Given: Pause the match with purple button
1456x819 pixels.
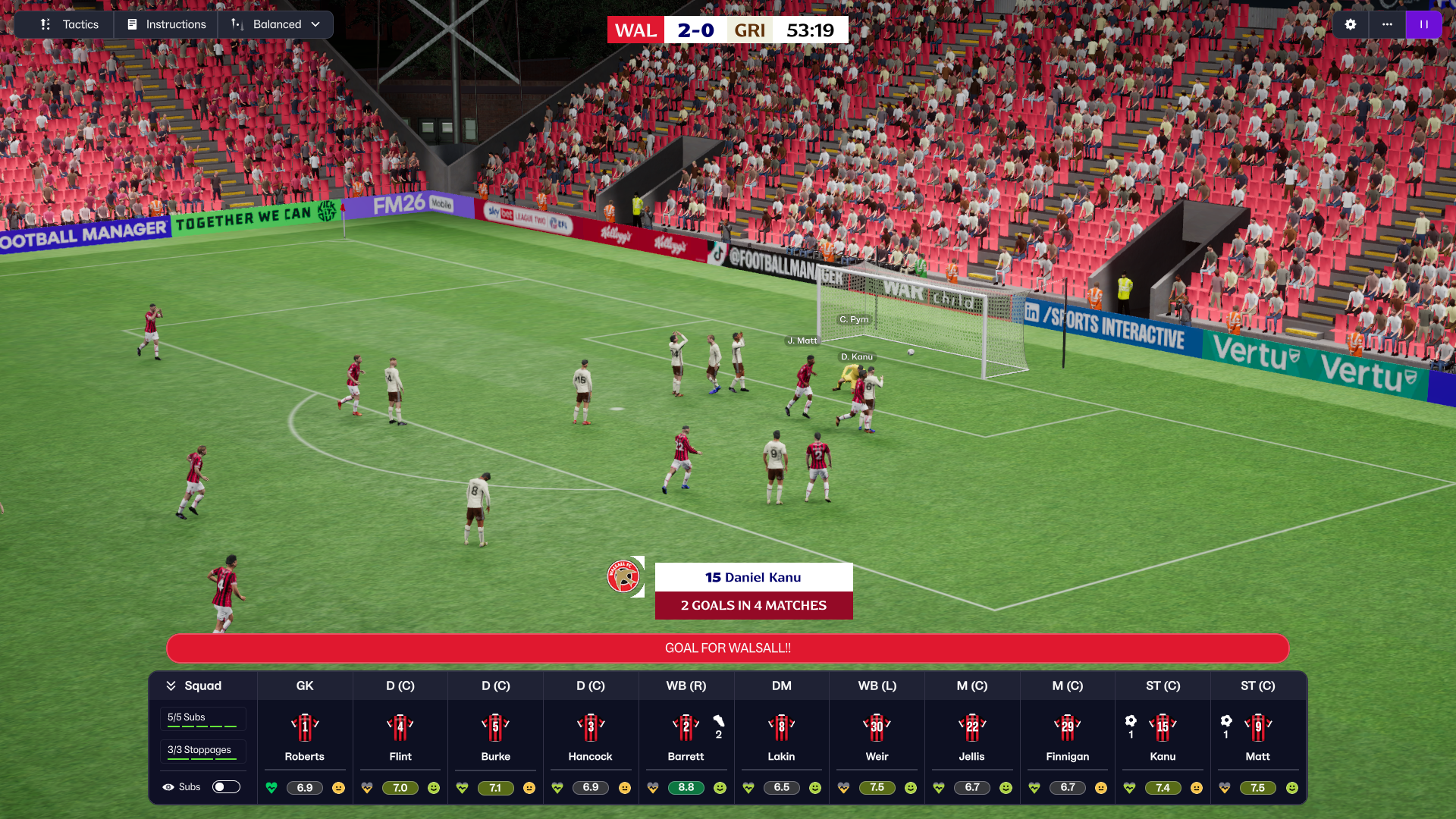Looking at the screenshot, I should coord(1423,24).
